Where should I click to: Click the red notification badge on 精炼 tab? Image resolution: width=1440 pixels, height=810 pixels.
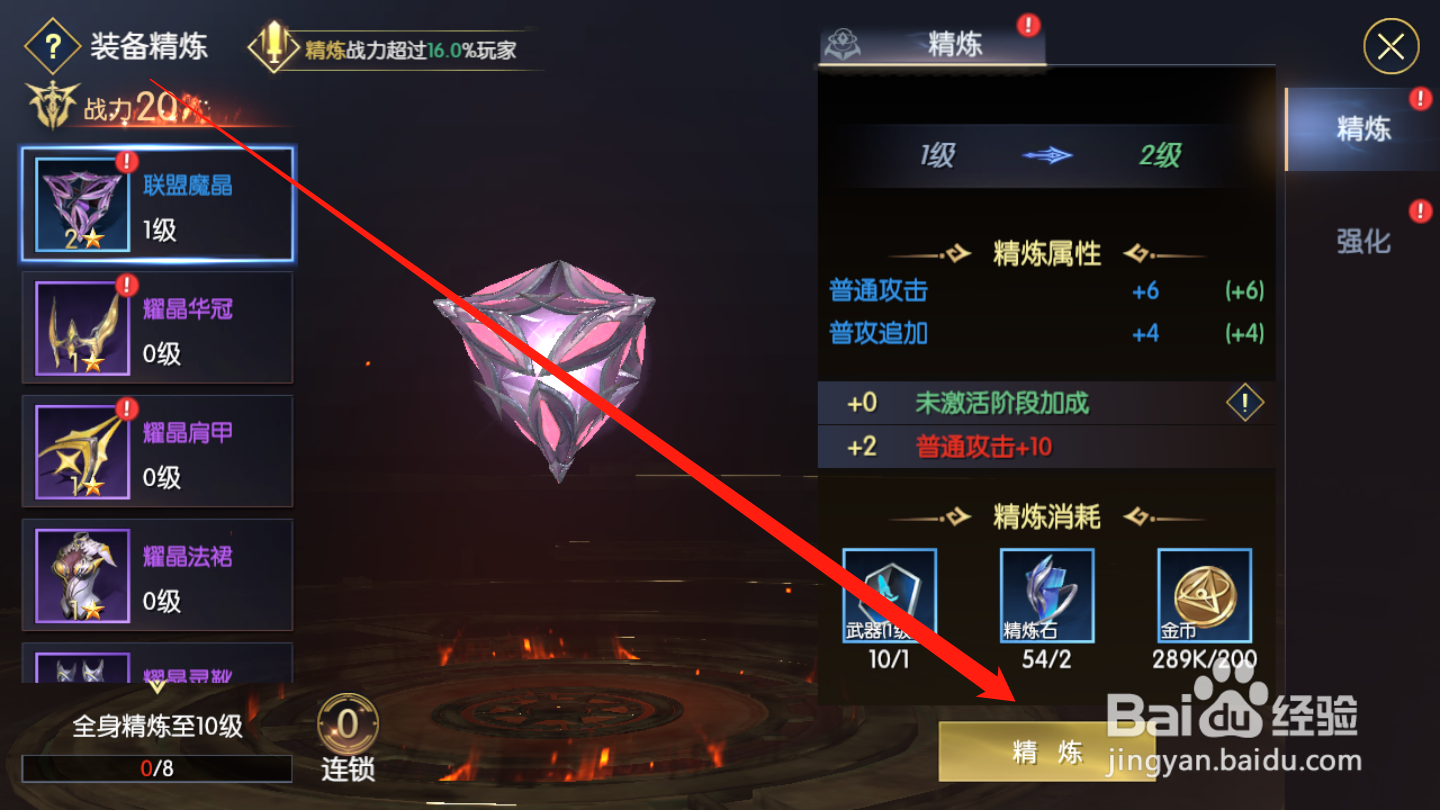pos(1029,26)
